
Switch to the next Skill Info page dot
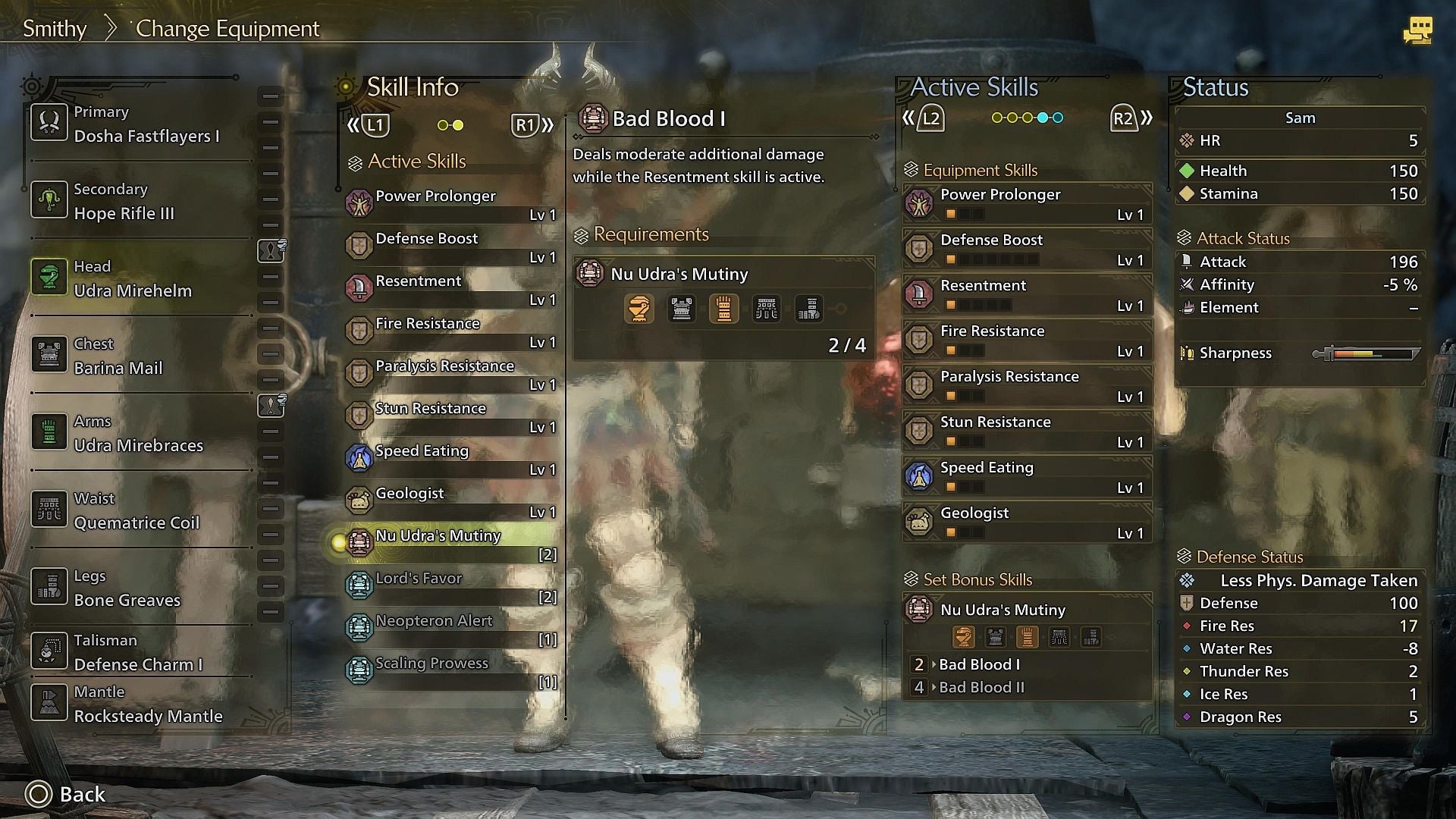coord(458,125)
